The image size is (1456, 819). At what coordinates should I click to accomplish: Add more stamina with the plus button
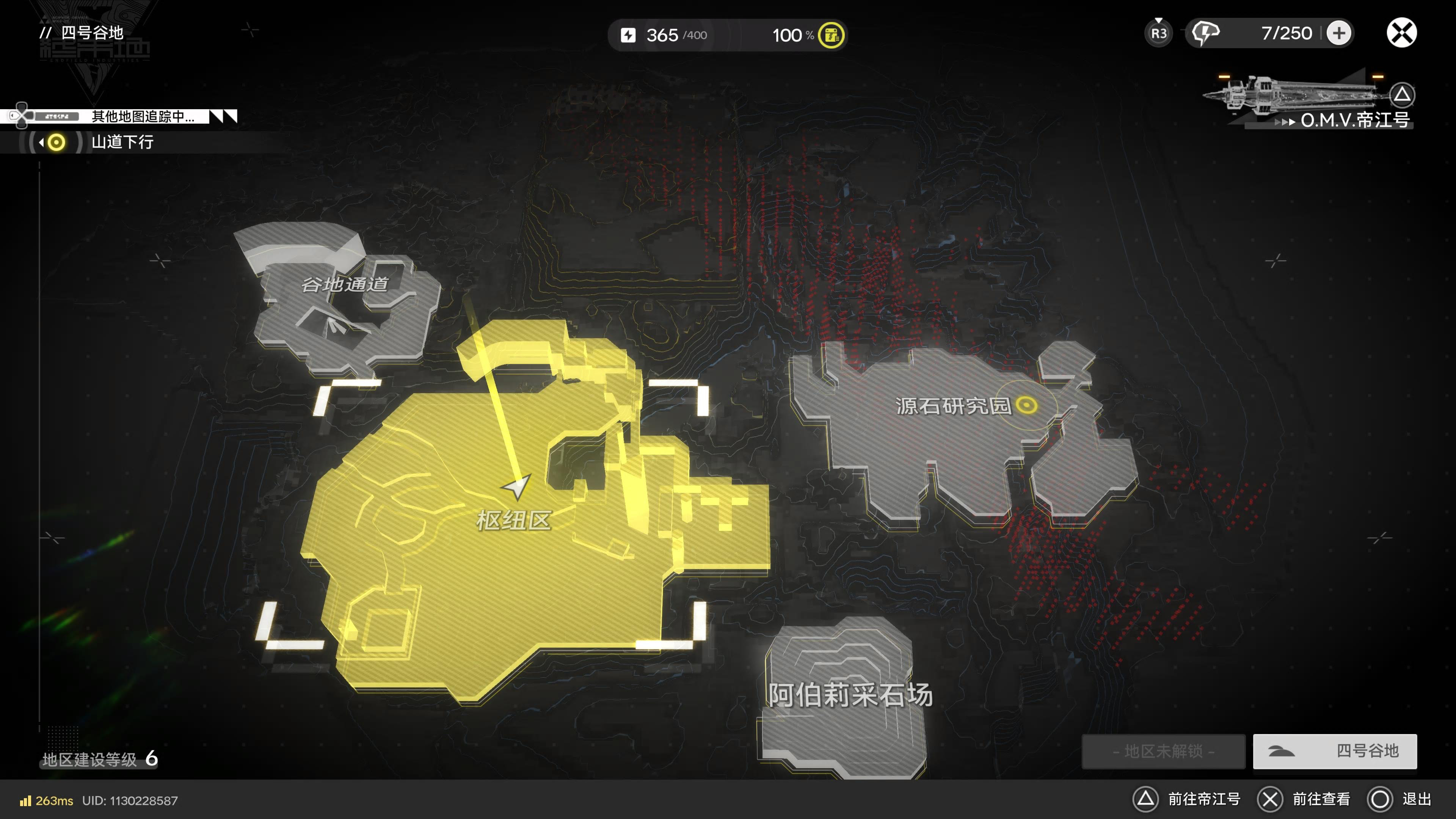[1338, 33]
